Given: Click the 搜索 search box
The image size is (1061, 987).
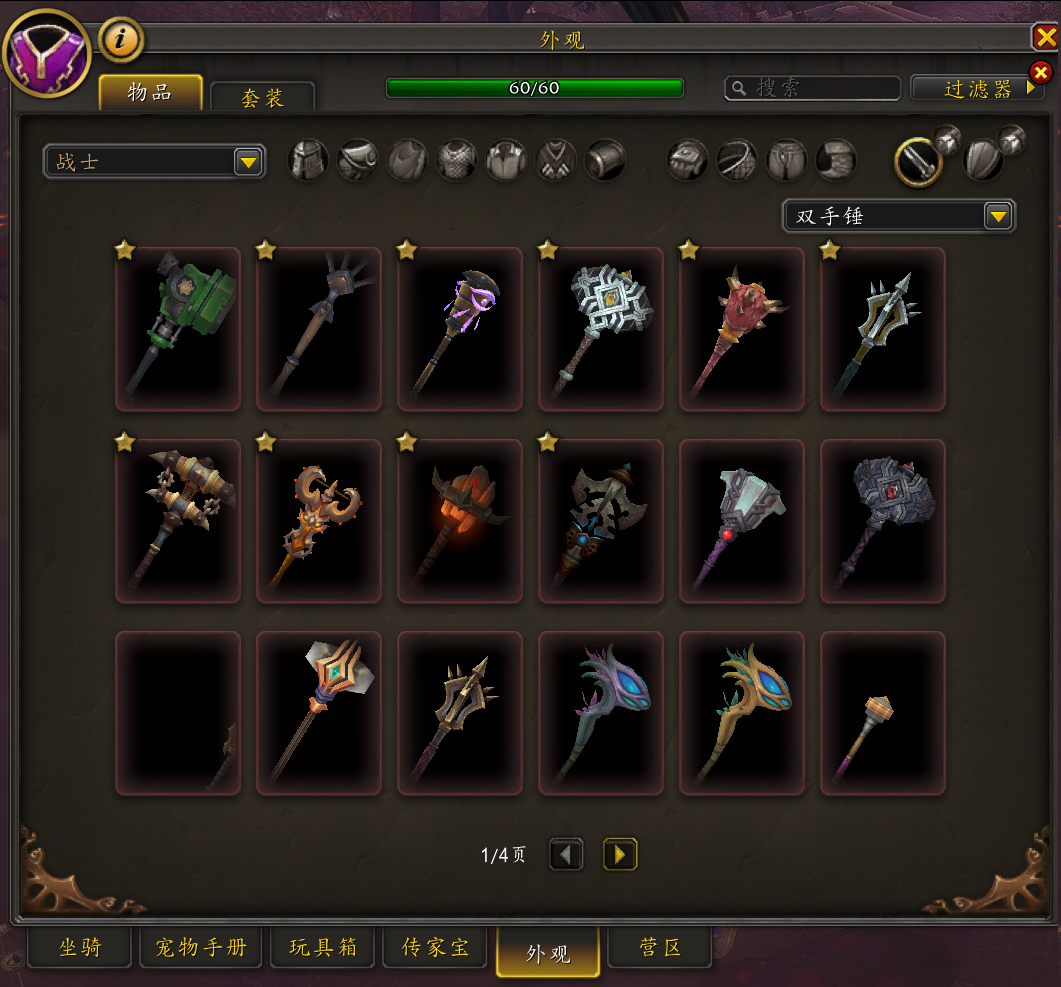Looking at the screenshot, I should tap(805, 88).
